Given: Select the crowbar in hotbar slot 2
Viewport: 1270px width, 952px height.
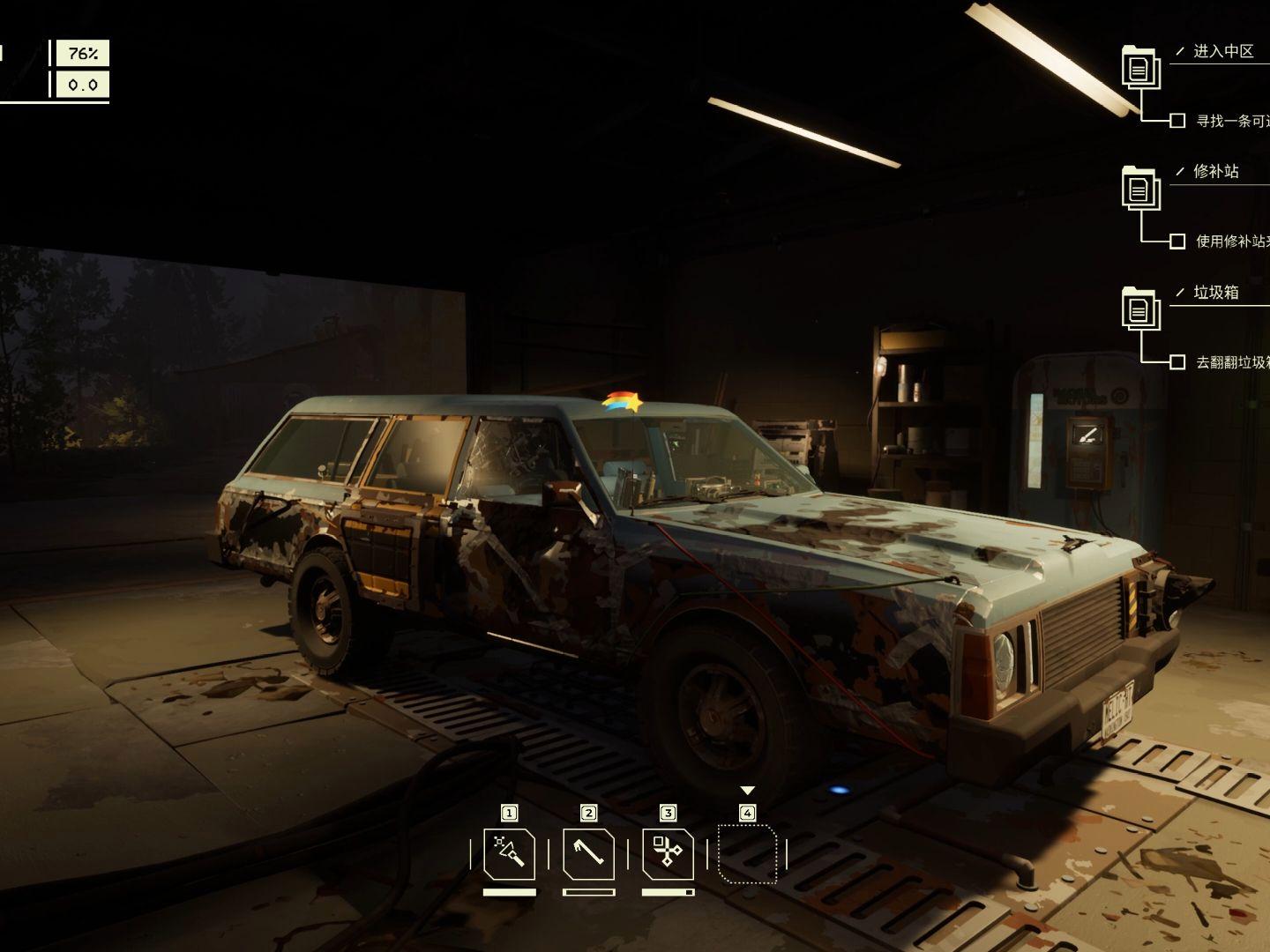Looking at the screenshot, I should click(x=588, y=853).
